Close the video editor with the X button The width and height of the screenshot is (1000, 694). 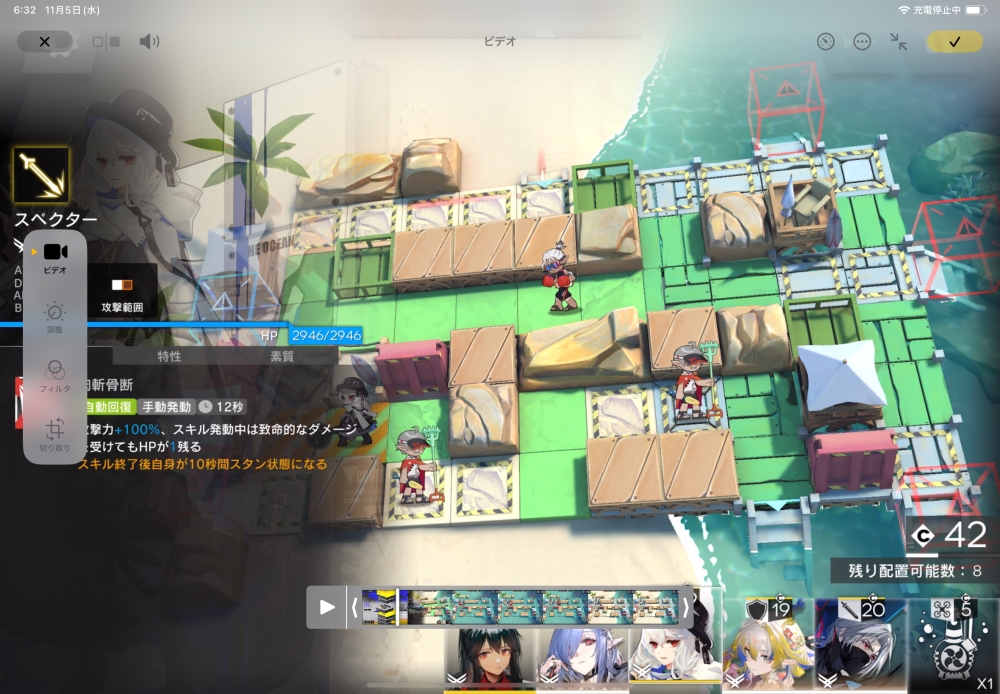(x=44, y=41)
